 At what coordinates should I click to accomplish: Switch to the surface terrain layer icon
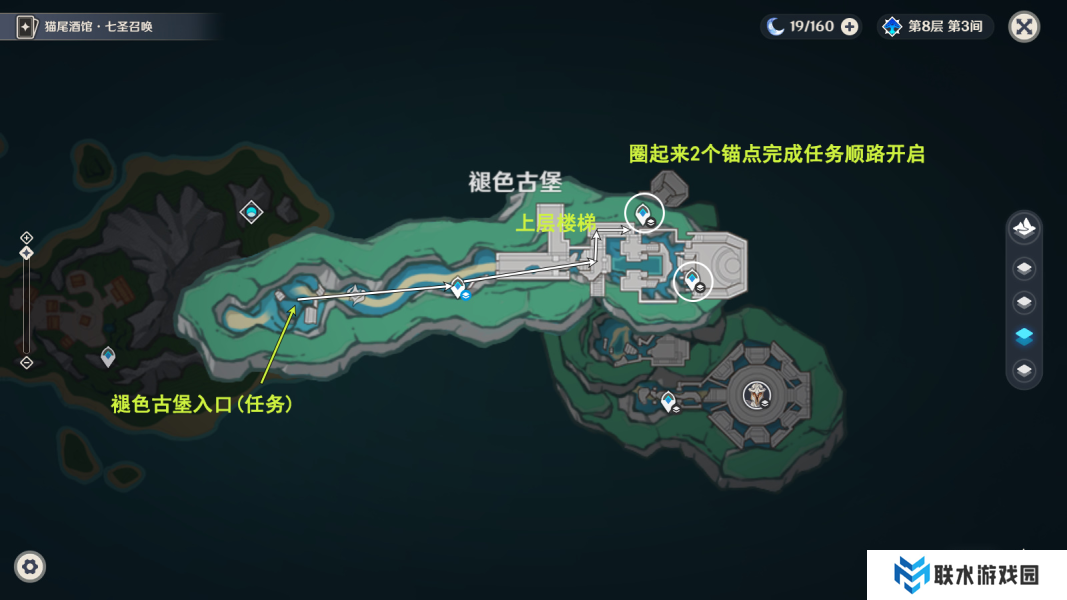[1024, 228]
